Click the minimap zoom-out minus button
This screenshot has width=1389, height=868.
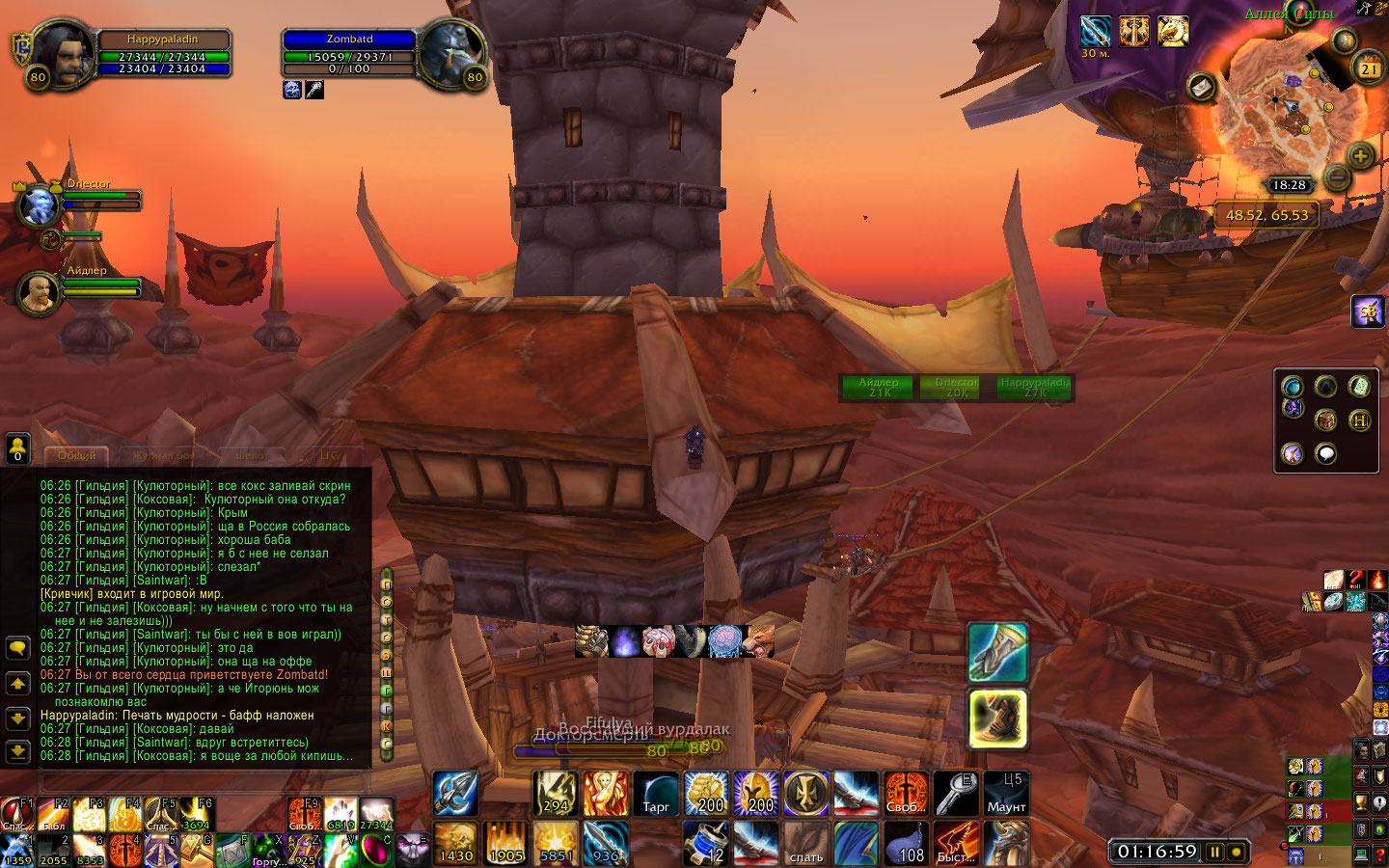pos(1337,177)
